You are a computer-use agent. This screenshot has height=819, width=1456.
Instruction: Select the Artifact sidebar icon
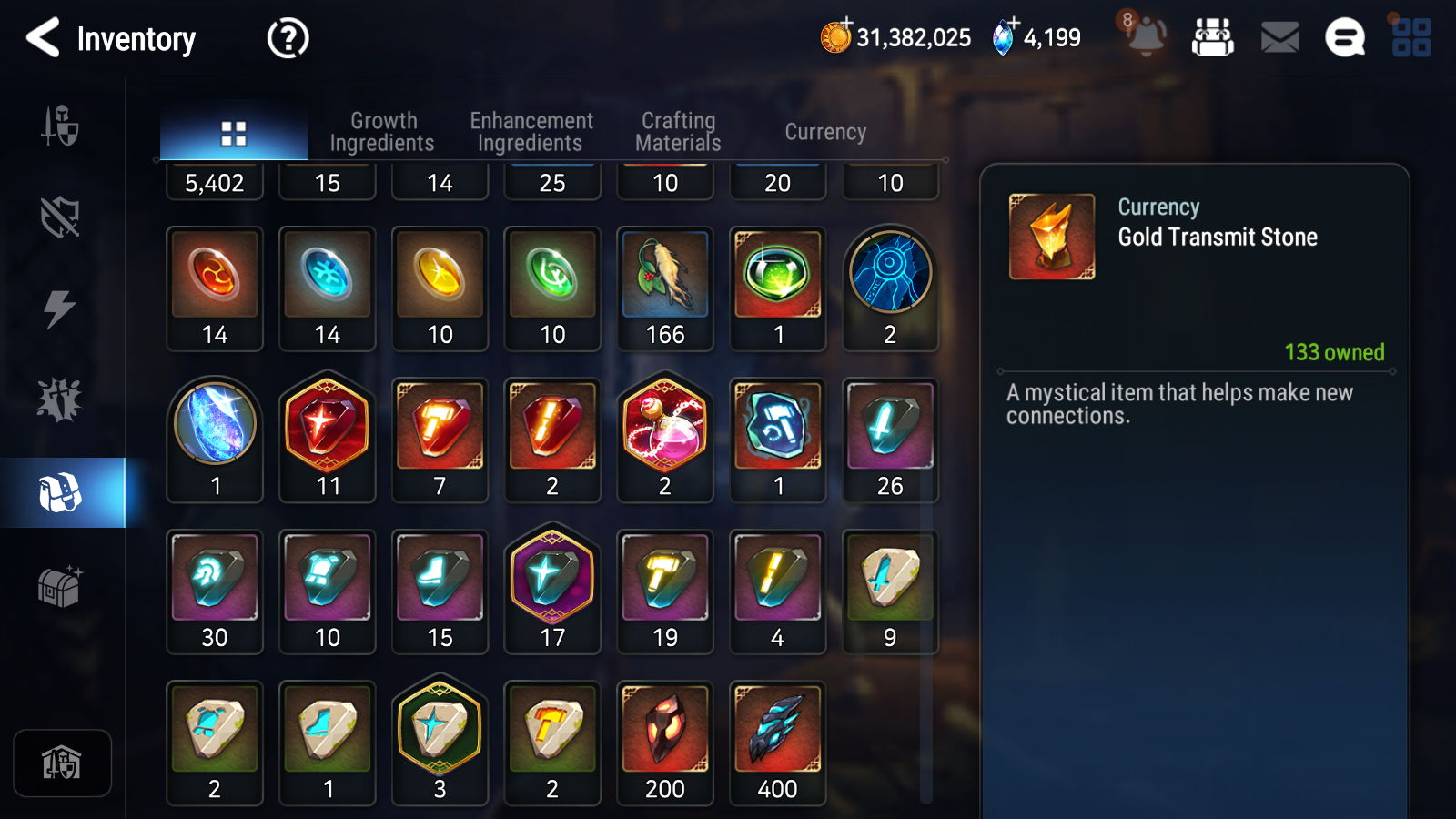(x=60, y=218)
